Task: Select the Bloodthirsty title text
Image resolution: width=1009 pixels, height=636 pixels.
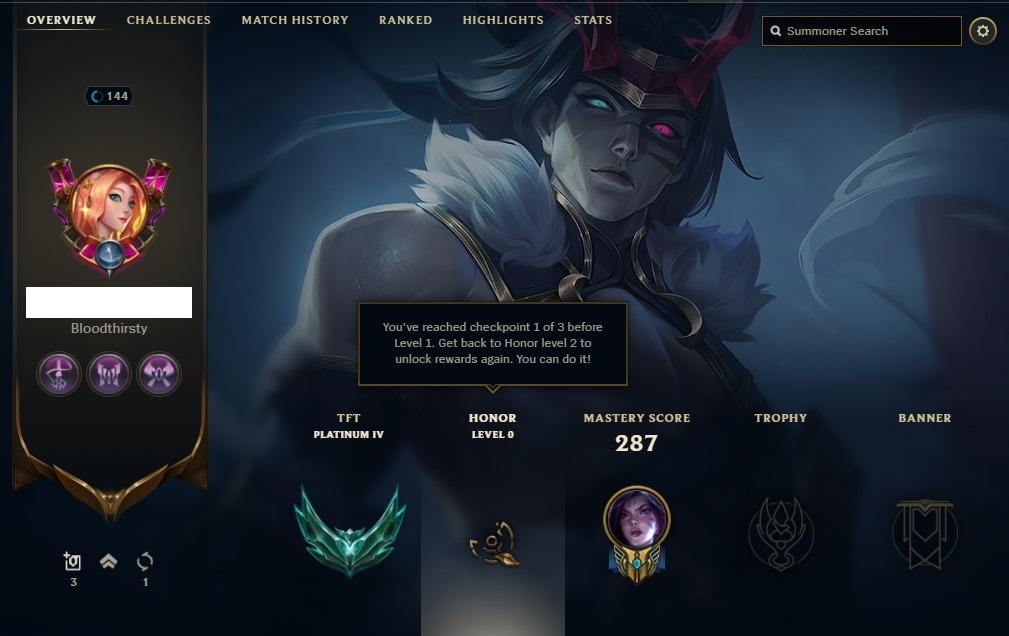Action: [x=109, y=328]
